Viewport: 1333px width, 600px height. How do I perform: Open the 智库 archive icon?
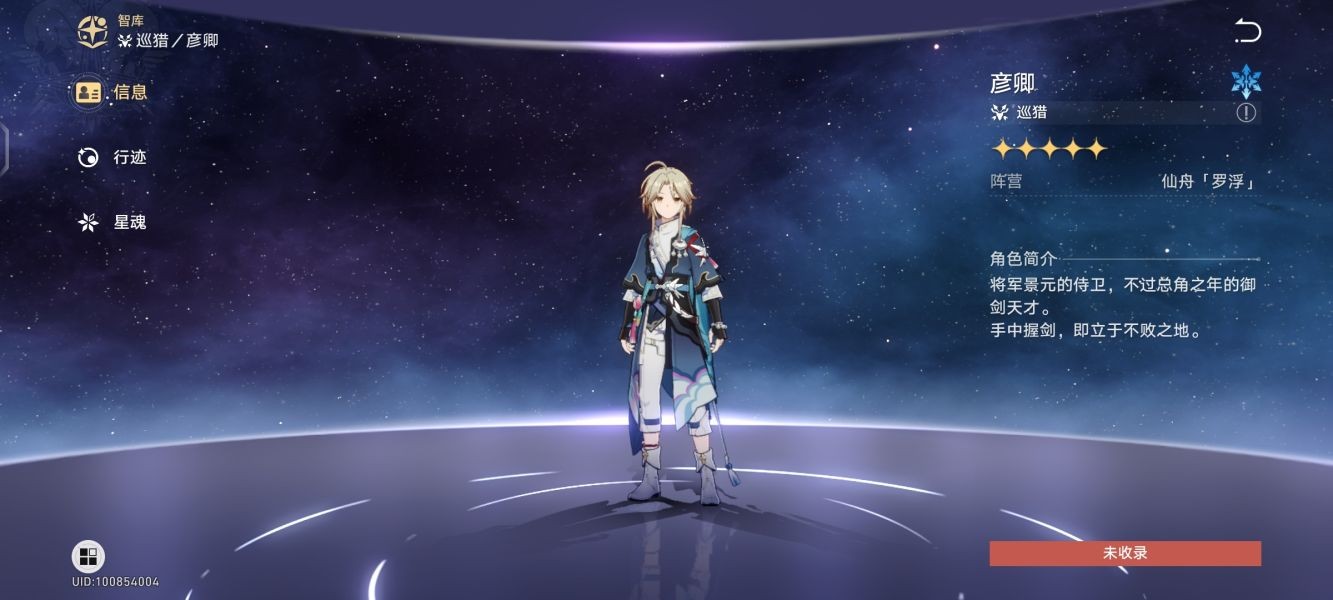tap(94, 31)
